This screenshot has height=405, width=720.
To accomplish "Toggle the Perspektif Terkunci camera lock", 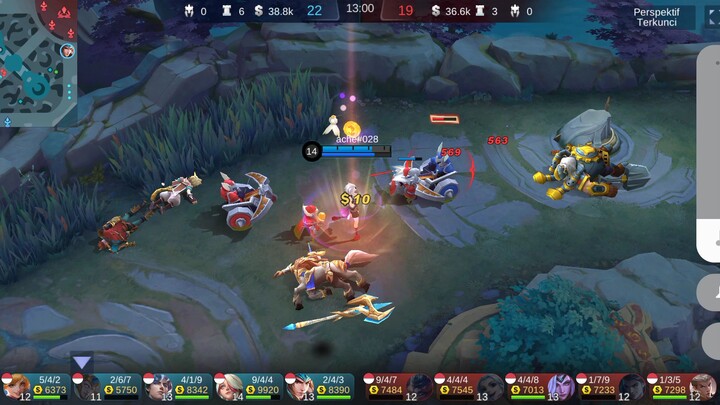I will pyautogui.click(x=656, y=16).
